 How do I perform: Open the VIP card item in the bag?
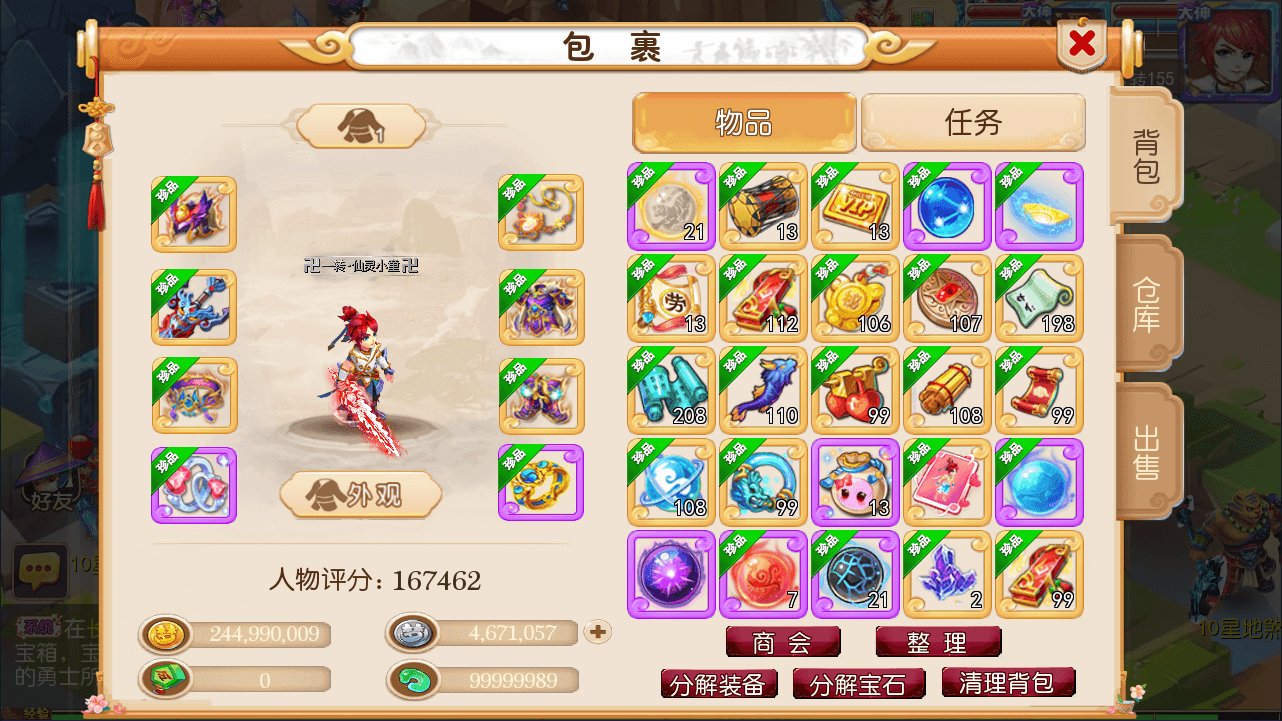click(x=855, y=206)
